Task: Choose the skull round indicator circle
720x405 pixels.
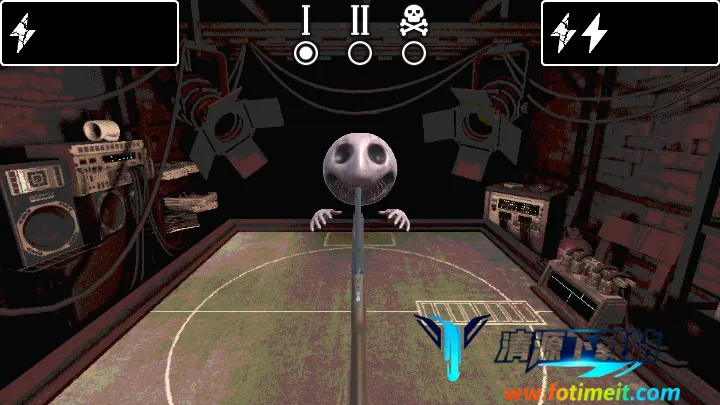Action: (x=413, y=52)
